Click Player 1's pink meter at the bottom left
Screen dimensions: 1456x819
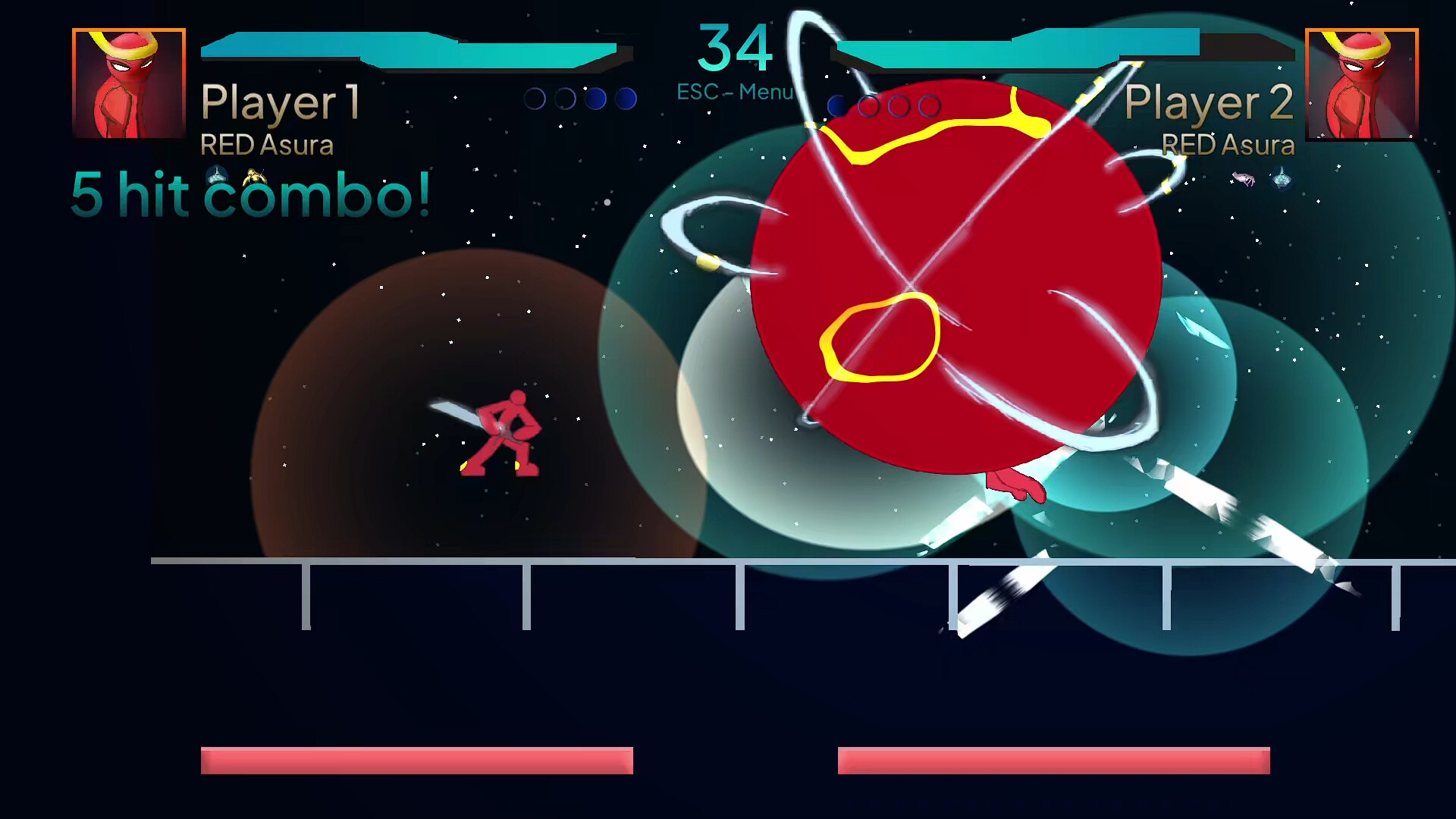(x=416, y=759)
